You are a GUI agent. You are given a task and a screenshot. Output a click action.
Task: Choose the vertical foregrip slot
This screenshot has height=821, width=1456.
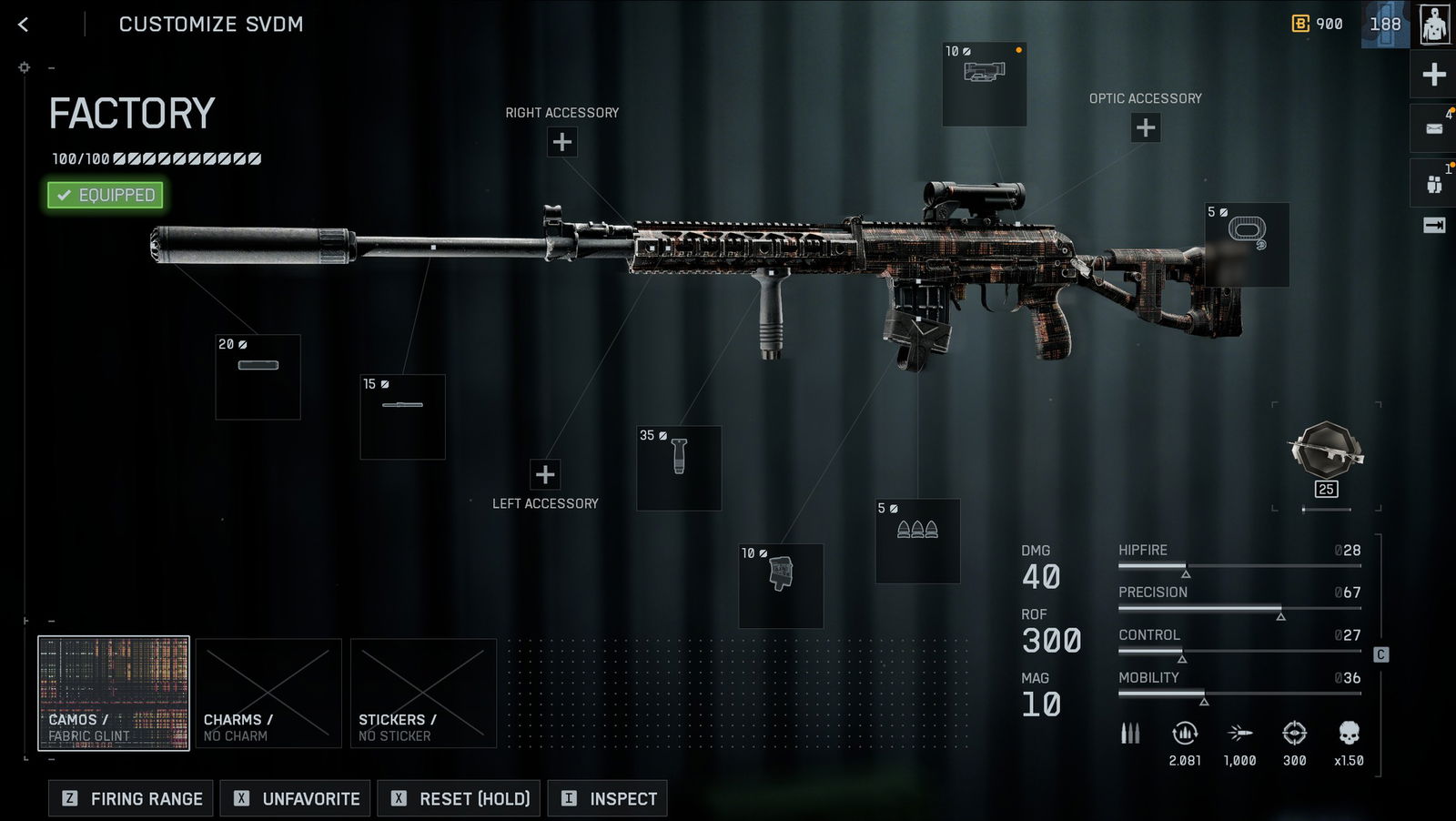coord(679,468)
